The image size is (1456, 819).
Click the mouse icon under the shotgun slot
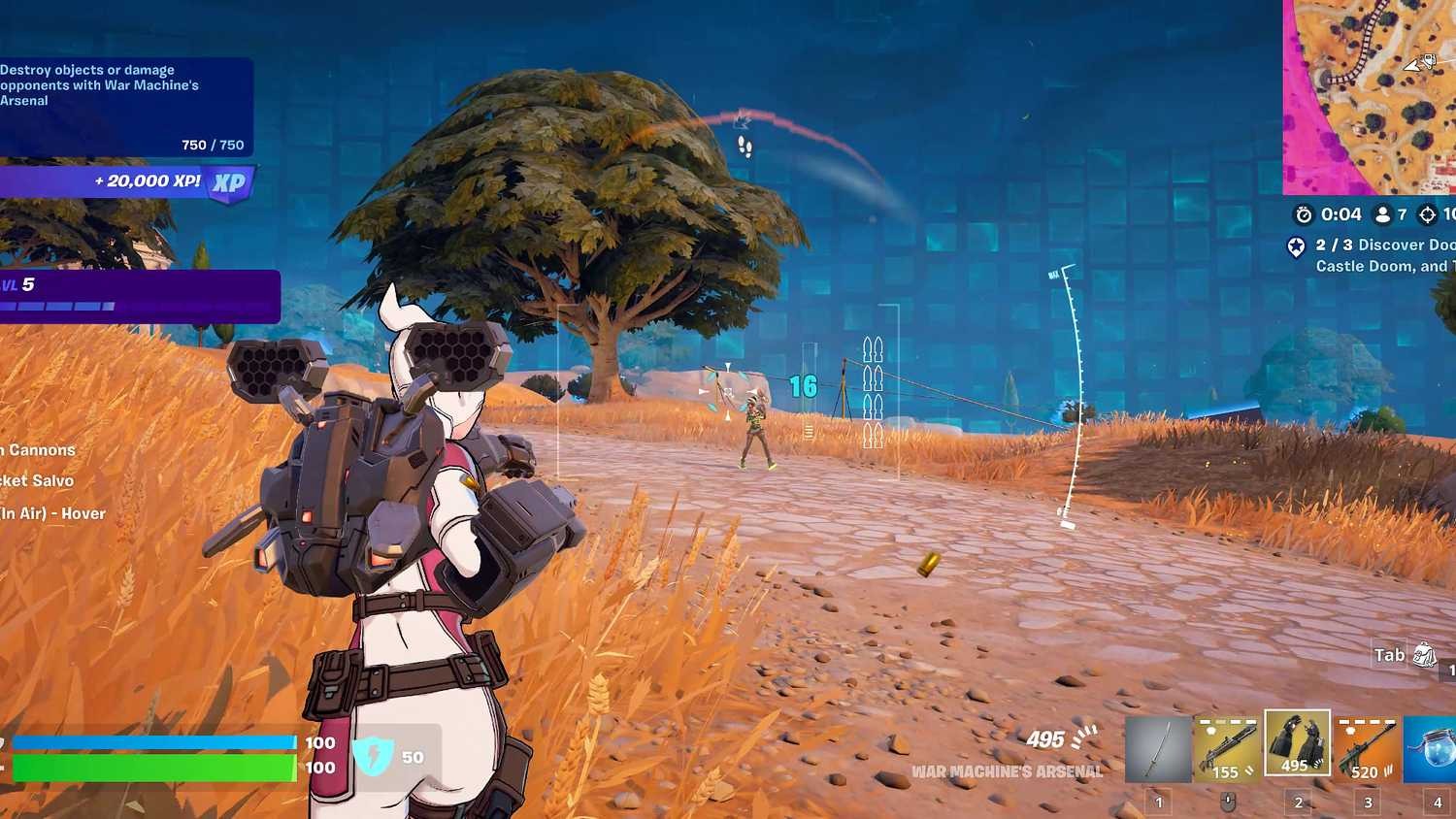(x=1226, y=802)
